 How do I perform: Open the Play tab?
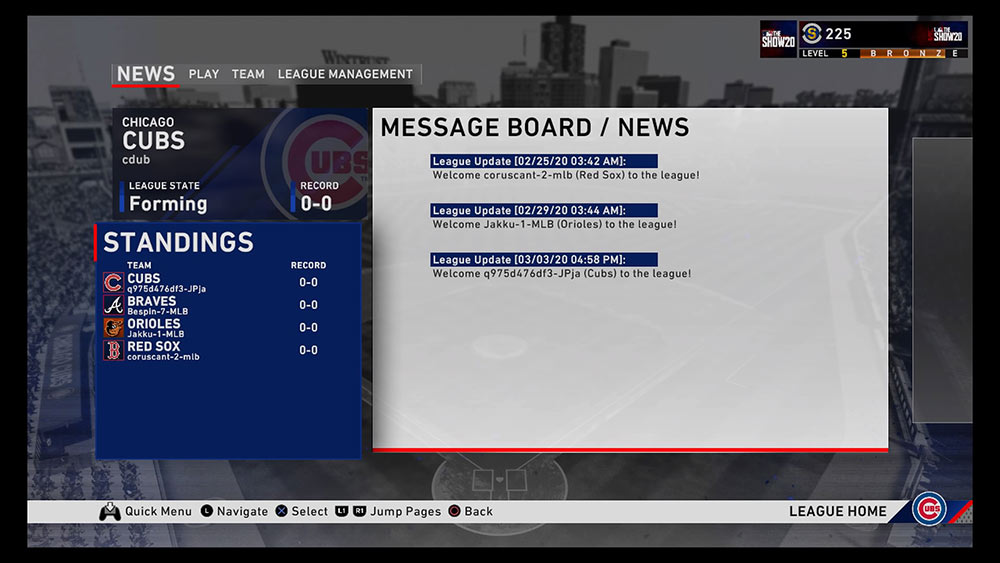click(x=203, y=74)
